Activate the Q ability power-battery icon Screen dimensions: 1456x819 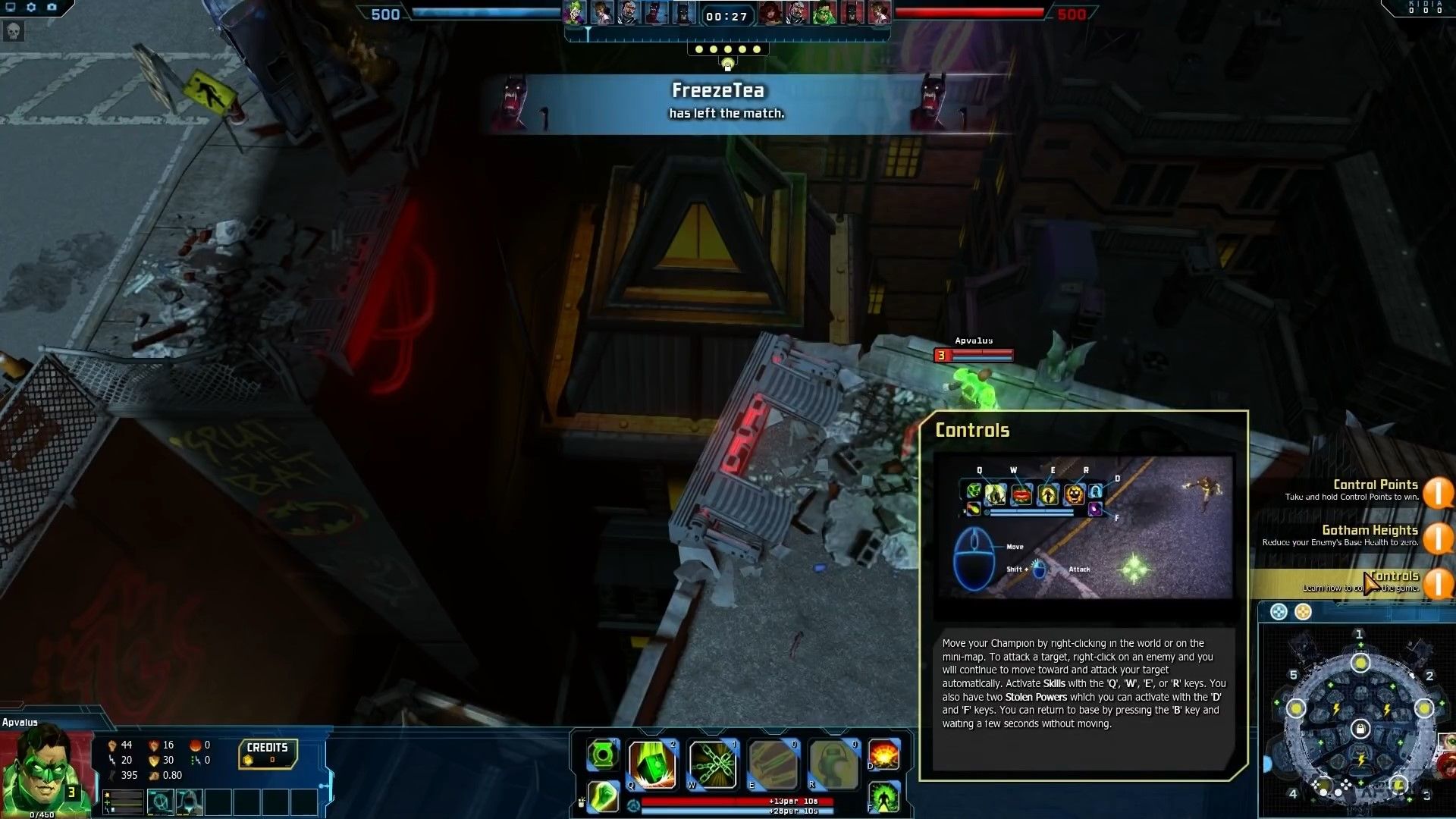[x=653, y=763]
